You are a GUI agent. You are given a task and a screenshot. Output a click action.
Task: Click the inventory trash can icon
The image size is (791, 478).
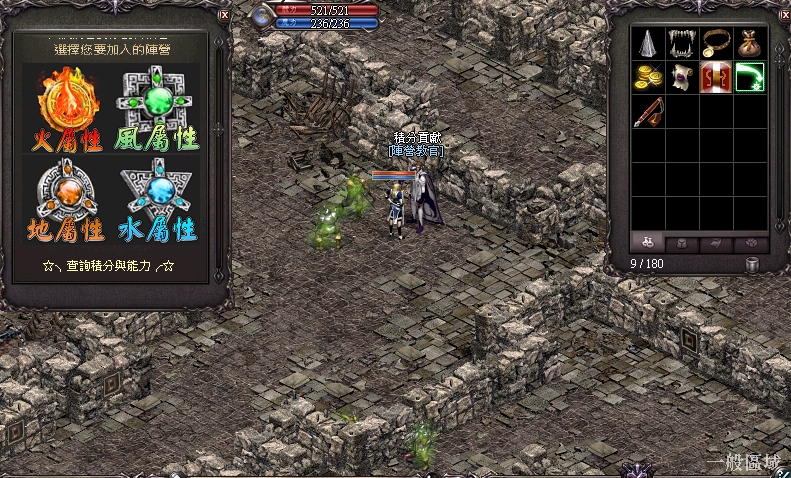(x=752, y=265)
